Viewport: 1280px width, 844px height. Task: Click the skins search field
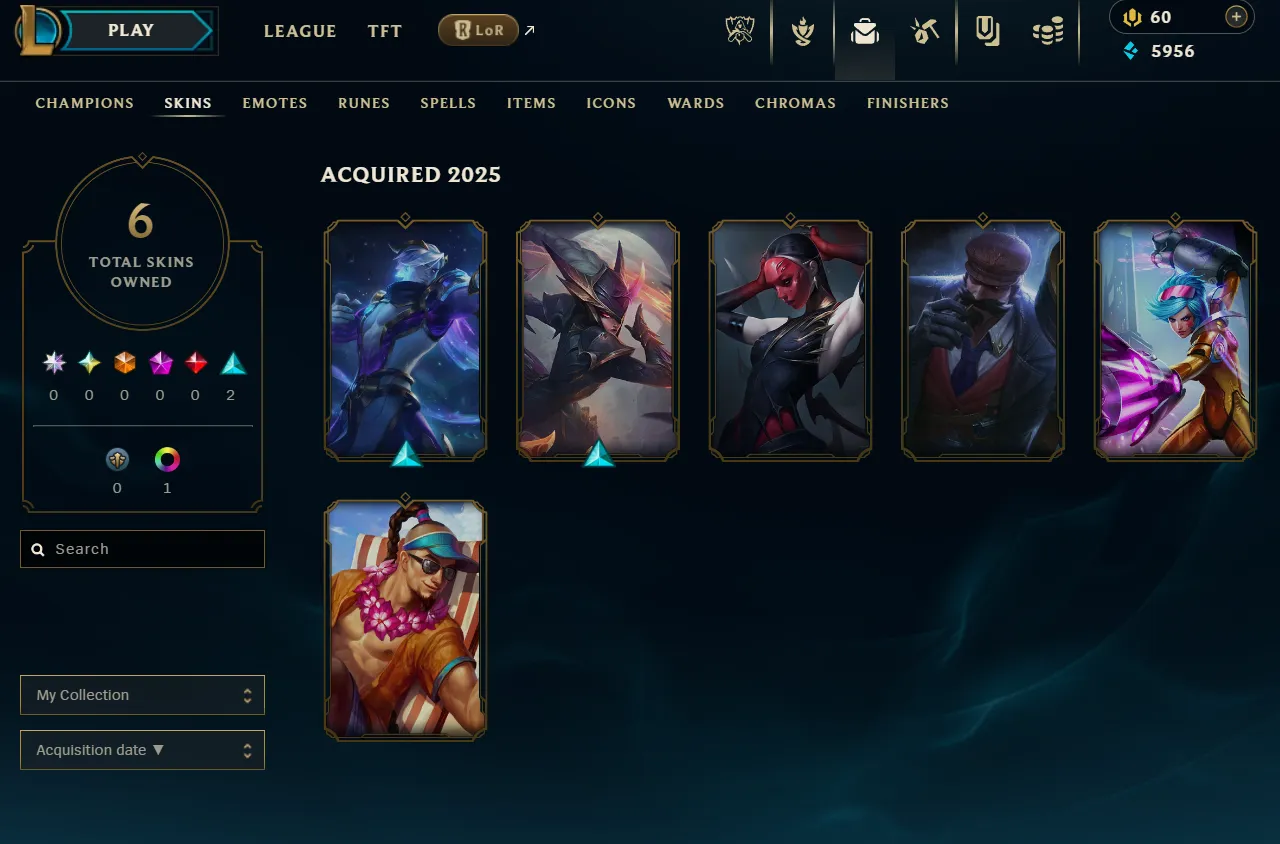142,549
